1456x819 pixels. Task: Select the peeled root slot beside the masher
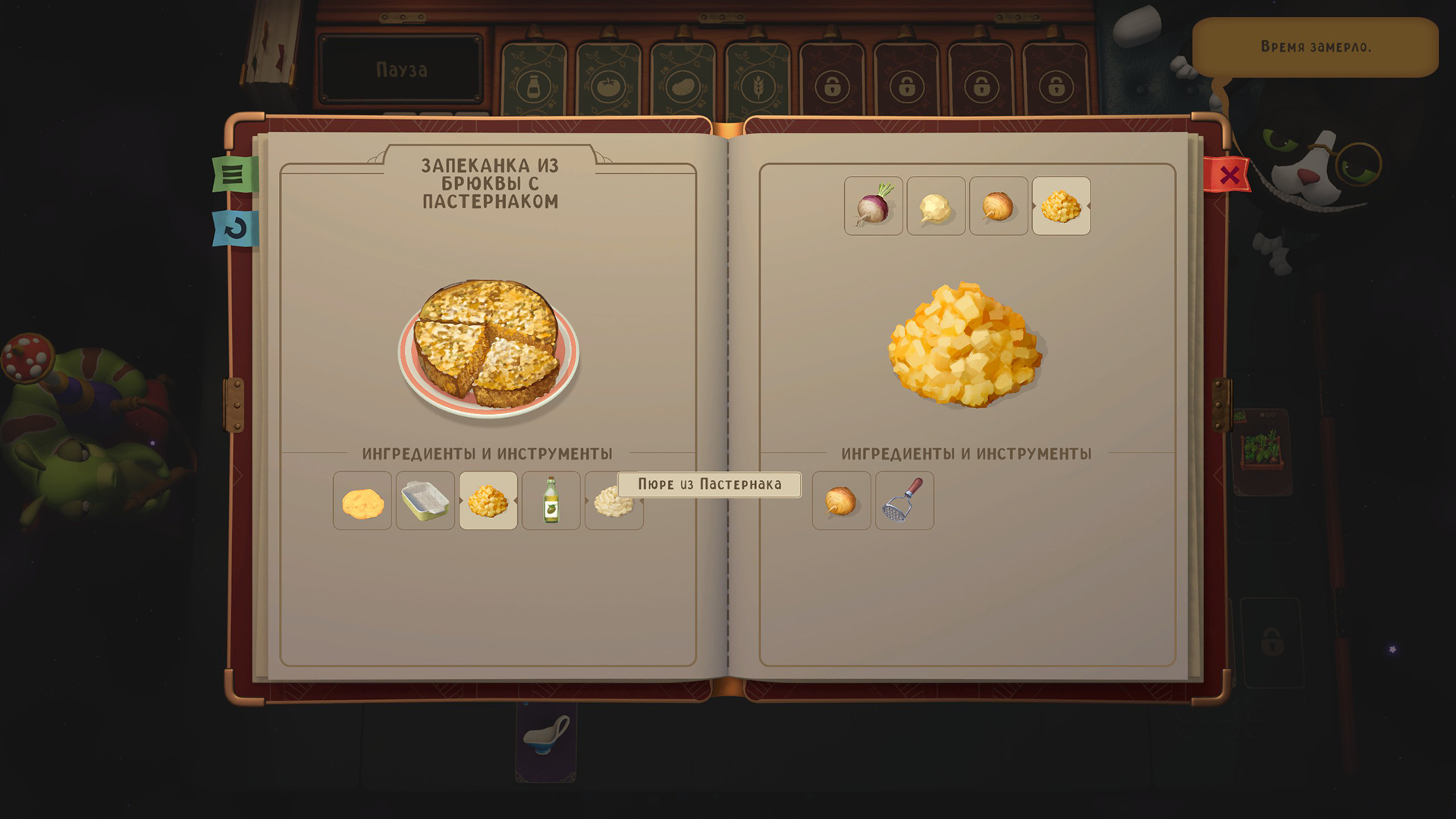click(842, 500)
